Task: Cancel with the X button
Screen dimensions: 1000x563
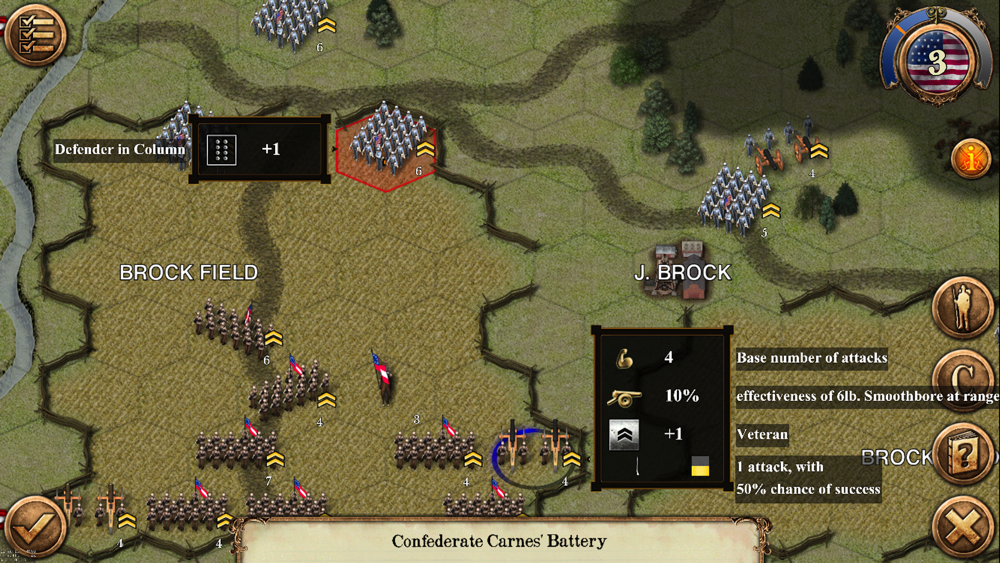Action: 962,527
